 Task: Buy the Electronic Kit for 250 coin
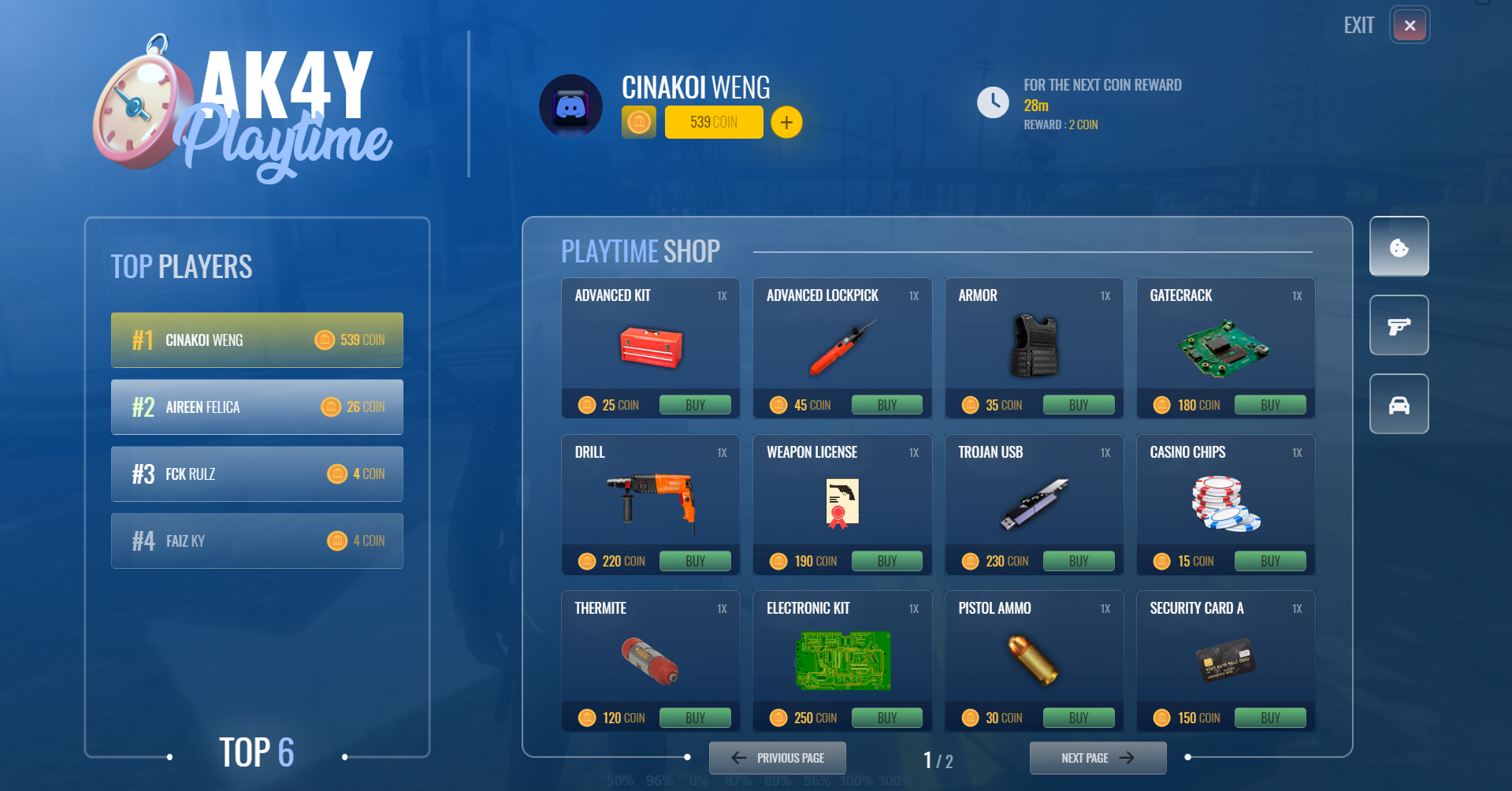[886, 718]
